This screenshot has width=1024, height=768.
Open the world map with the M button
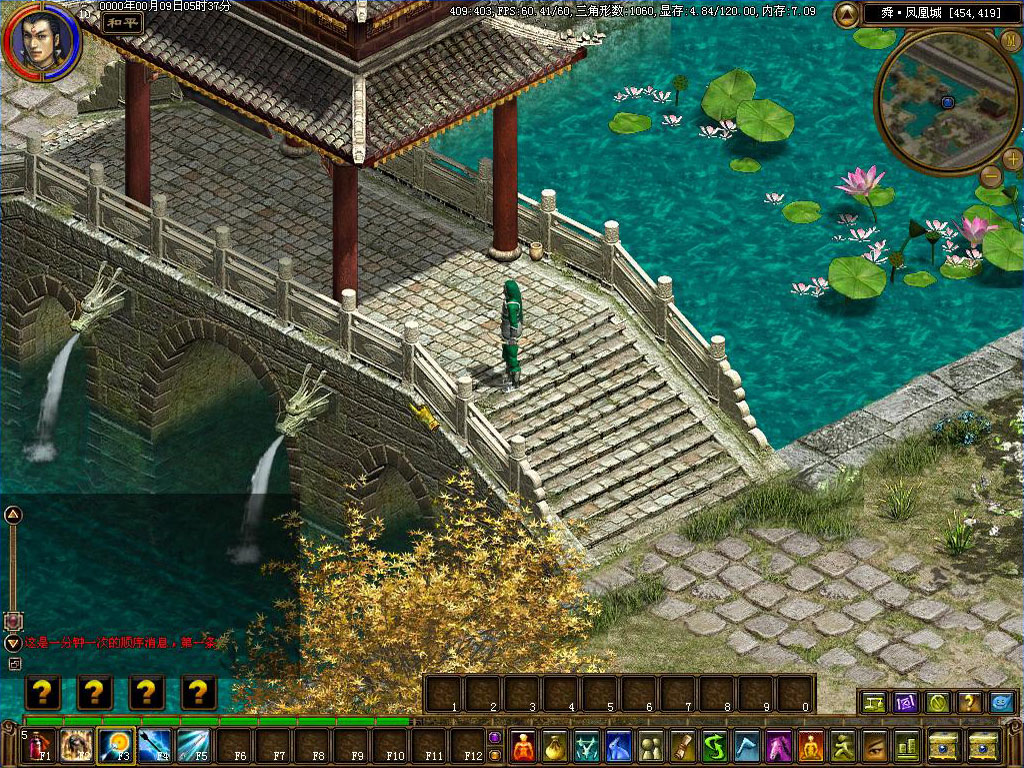coord(1011,41)
